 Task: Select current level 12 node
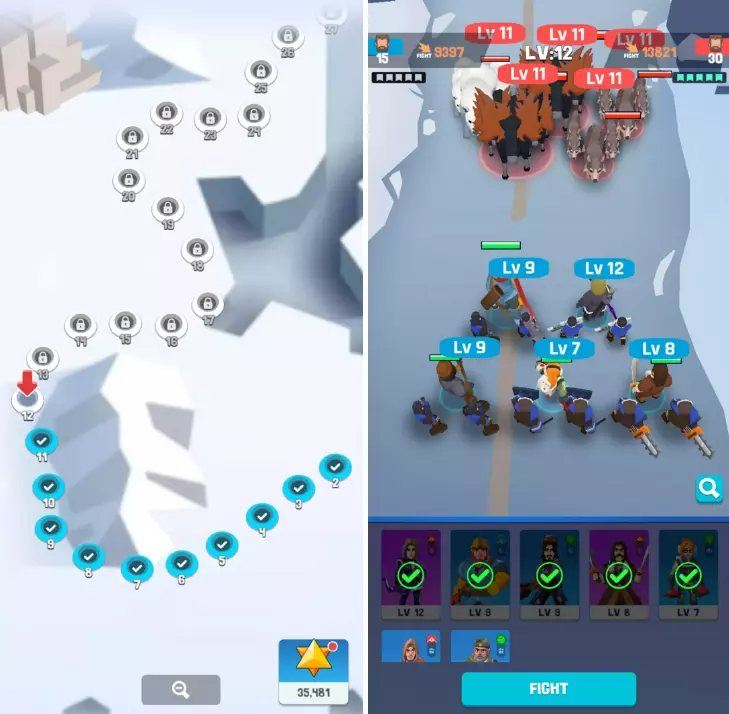click(27, 402)
